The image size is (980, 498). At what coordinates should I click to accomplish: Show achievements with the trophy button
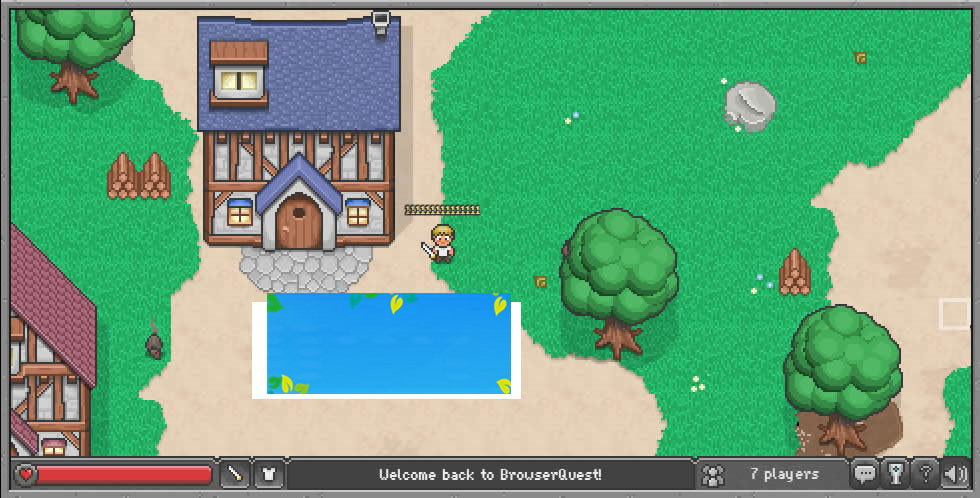coord(896,474)
